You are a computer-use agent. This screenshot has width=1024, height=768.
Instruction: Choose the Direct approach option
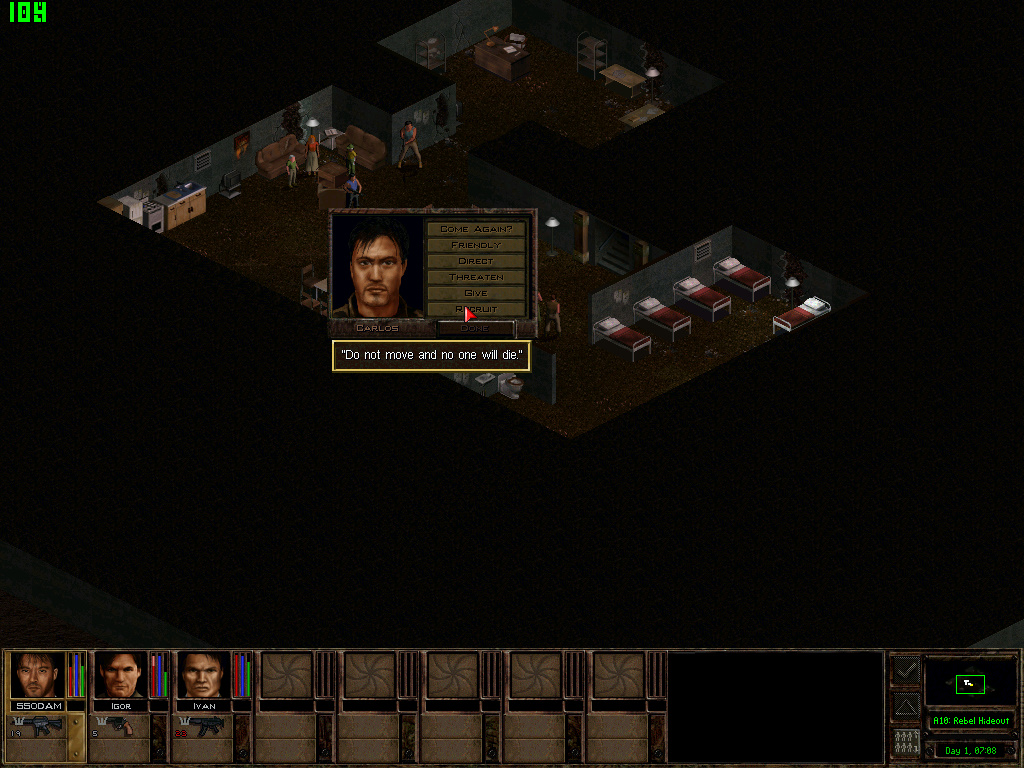point(476,261)
